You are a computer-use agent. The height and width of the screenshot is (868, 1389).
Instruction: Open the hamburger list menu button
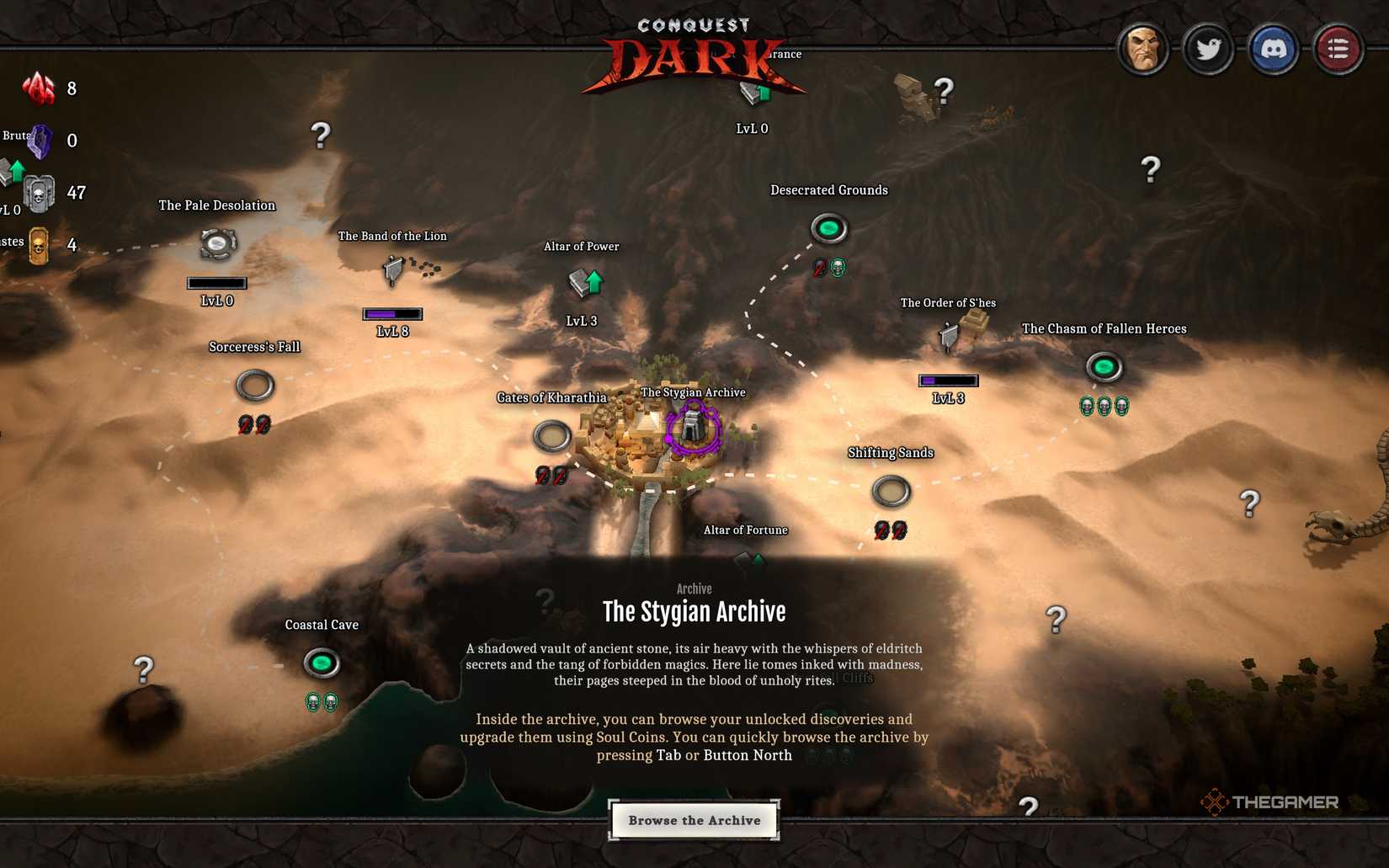[x=1337, y=49]
